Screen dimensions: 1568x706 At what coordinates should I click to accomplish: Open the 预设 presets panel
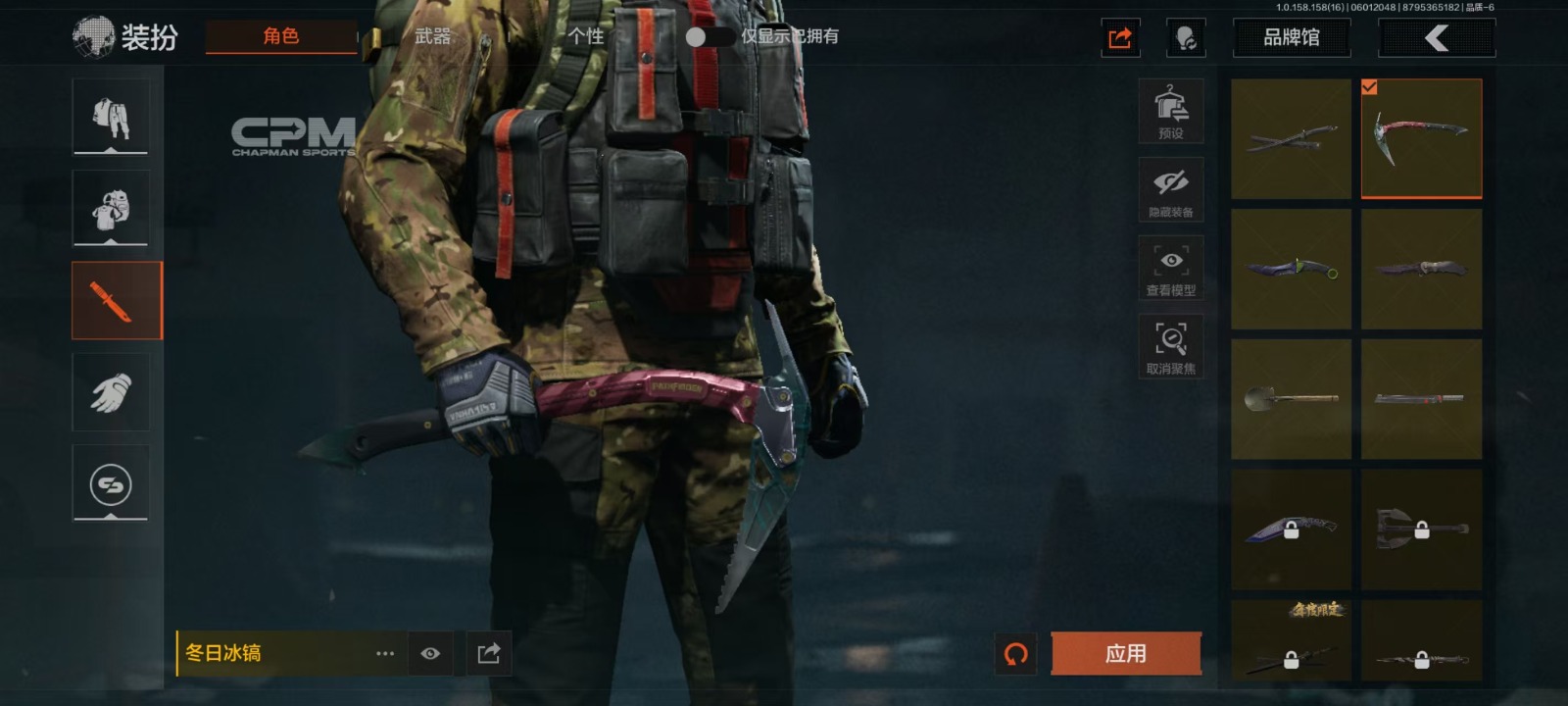pyautogui.click(x=1170, y=111)
